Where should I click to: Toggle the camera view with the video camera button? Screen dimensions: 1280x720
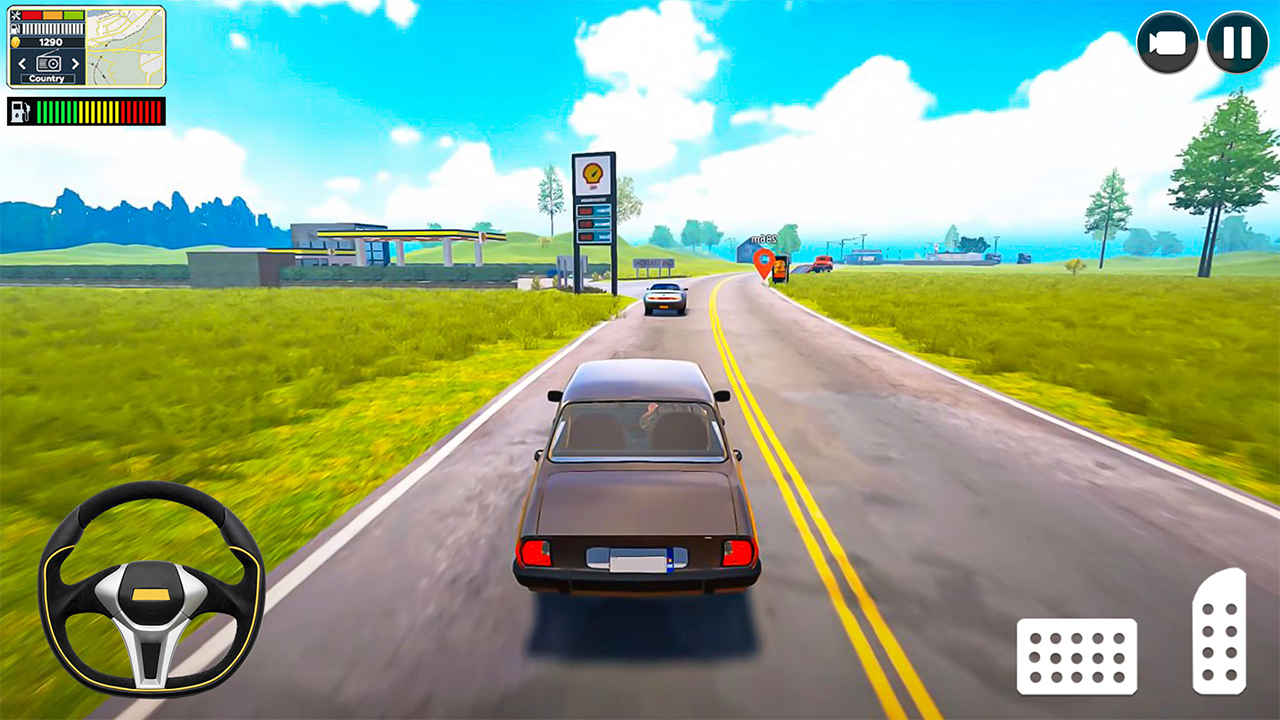coord(1168,43)
